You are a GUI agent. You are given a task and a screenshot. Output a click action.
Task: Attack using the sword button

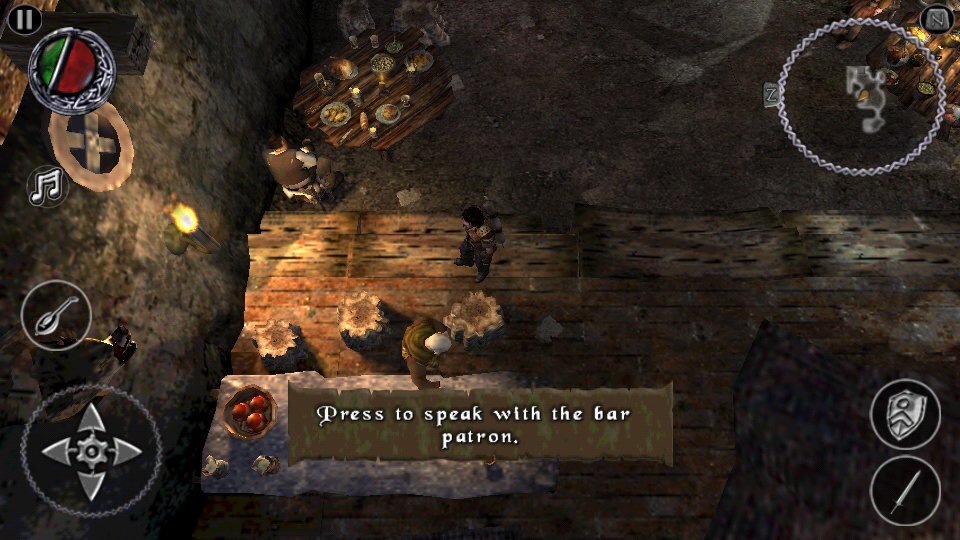point(904,491)
